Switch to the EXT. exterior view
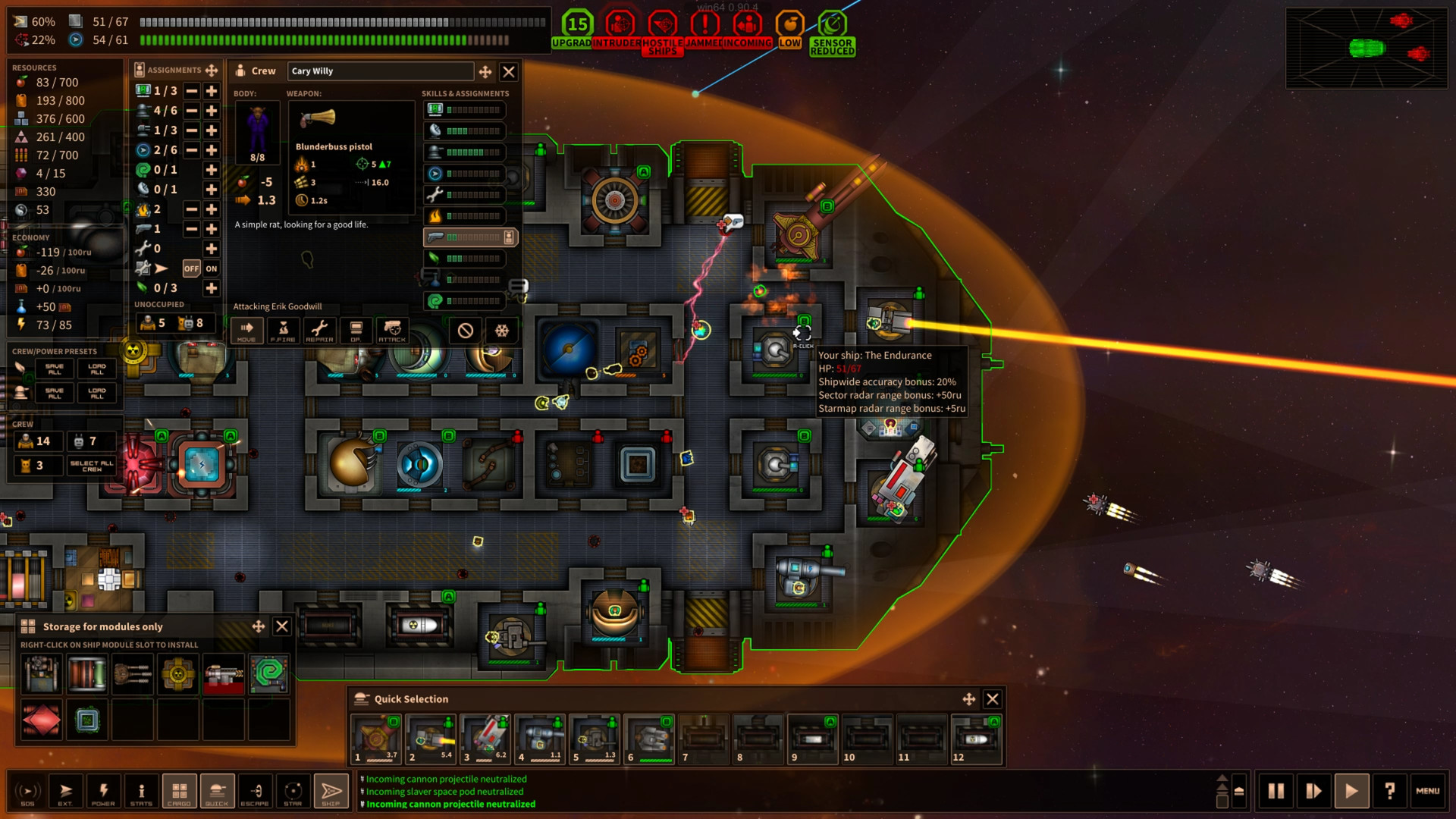1456x819 pixels. coord(66,791)
